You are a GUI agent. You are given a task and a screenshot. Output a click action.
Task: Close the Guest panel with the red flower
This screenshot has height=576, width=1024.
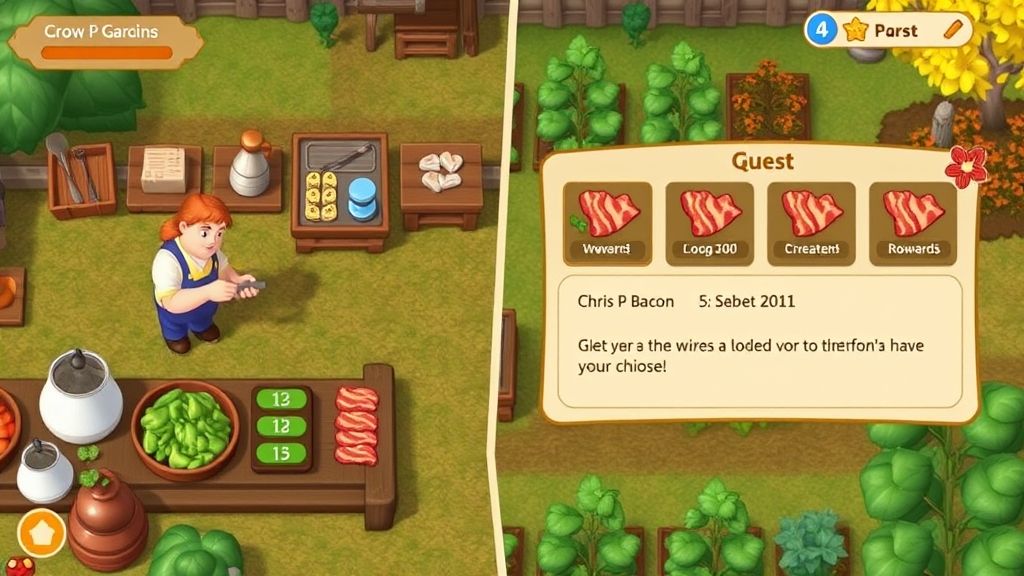click(966, 166)
